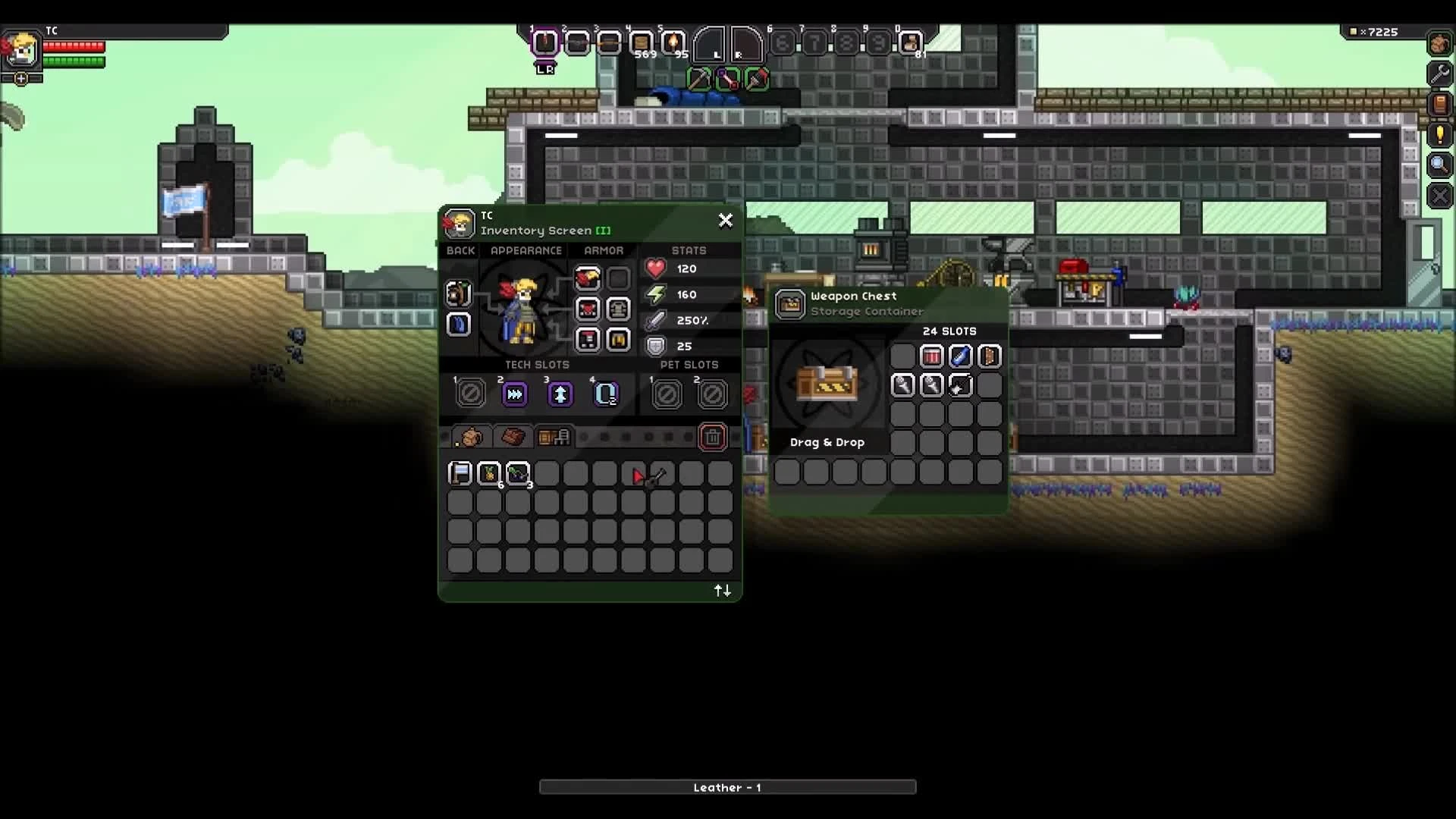Switch to the ARMOR tab
This screenshot has width=1456, height=819.
[604, 250]
